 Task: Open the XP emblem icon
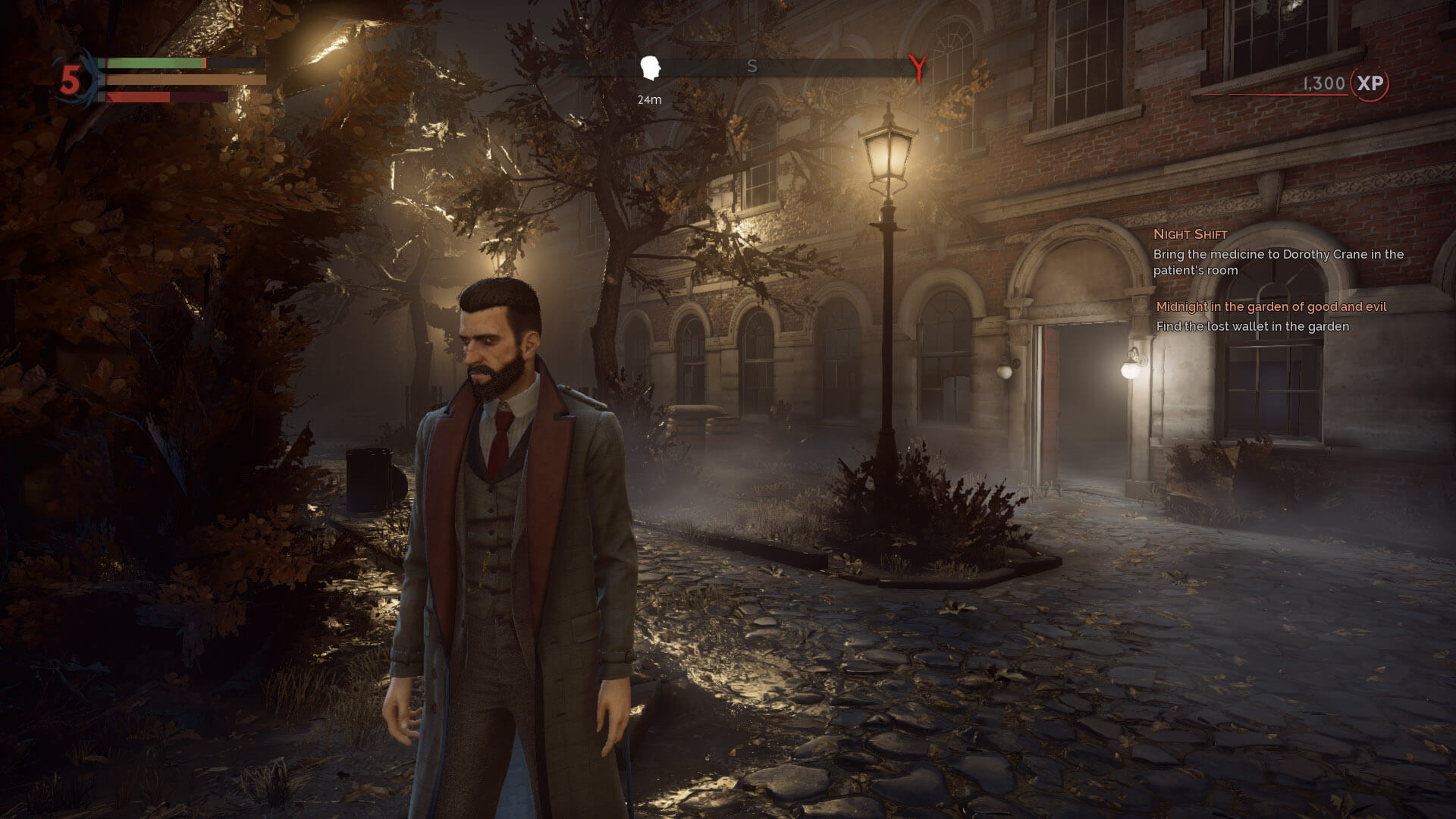coord(1370,83)
